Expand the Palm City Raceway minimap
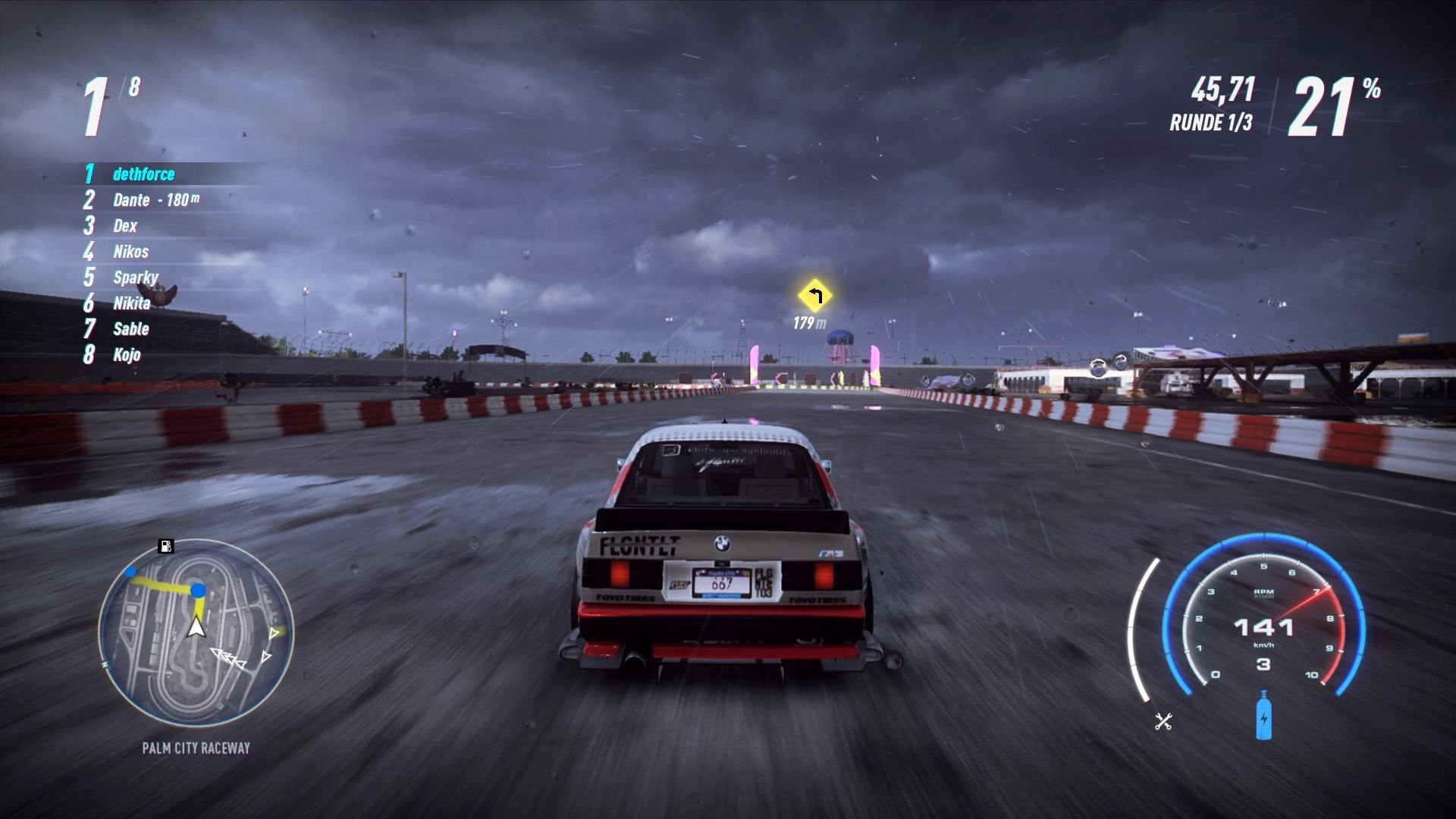This screenshot has width=1456, height=819. tap(193, 637)
